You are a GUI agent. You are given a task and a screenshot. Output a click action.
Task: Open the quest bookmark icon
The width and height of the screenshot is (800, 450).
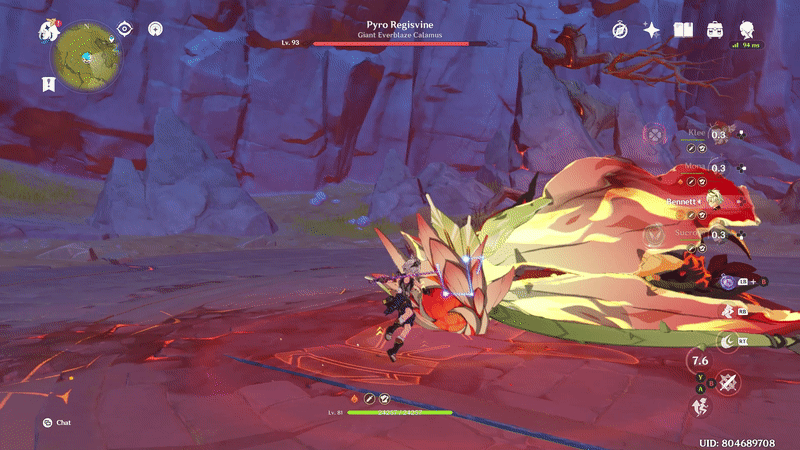pos(48,84)
